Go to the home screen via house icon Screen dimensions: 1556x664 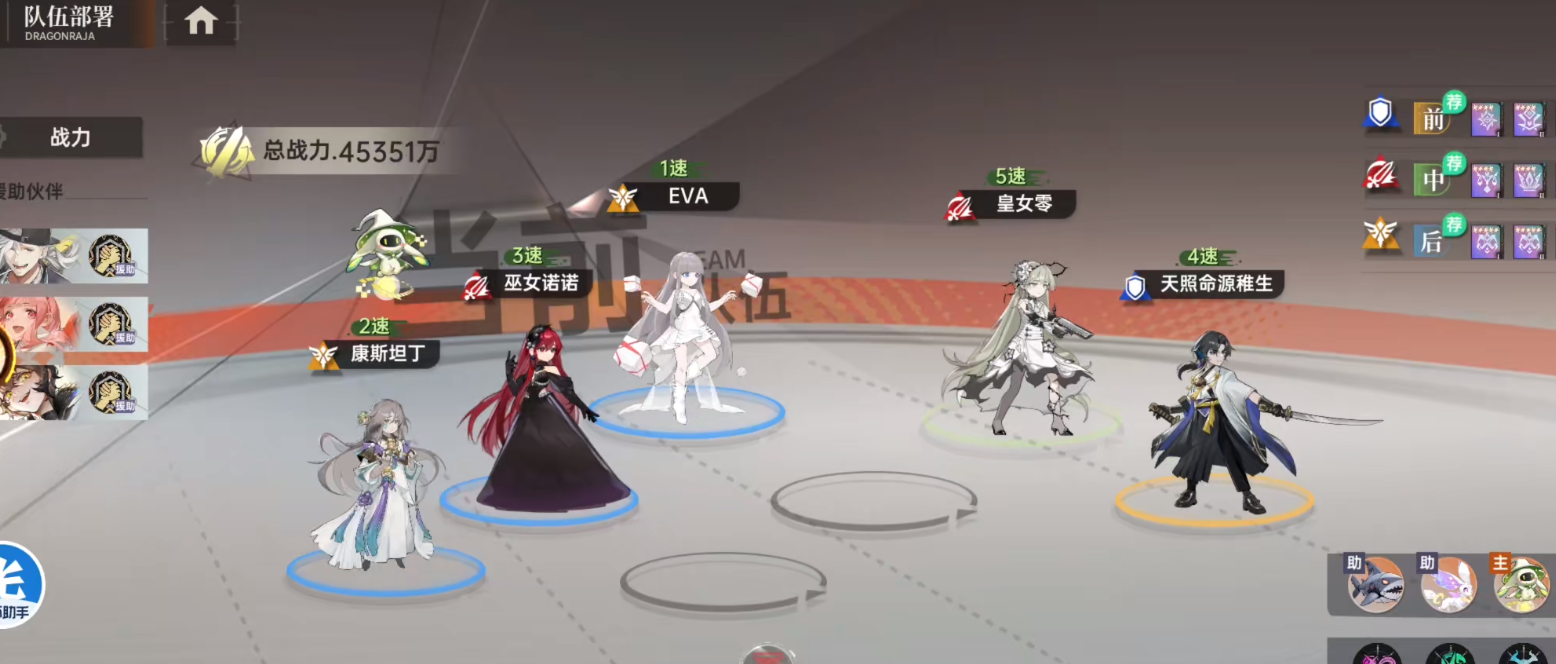click(x=201, y=21)
